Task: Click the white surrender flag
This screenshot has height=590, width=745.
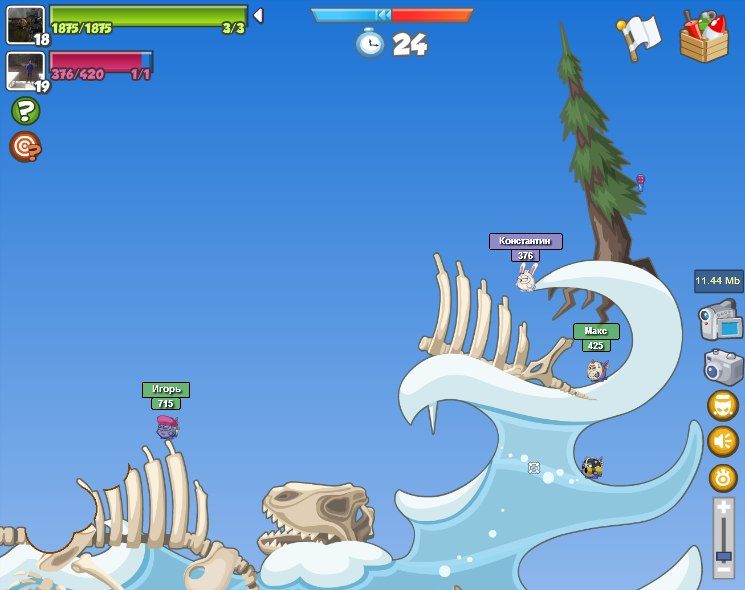Action: coord(640,36)
